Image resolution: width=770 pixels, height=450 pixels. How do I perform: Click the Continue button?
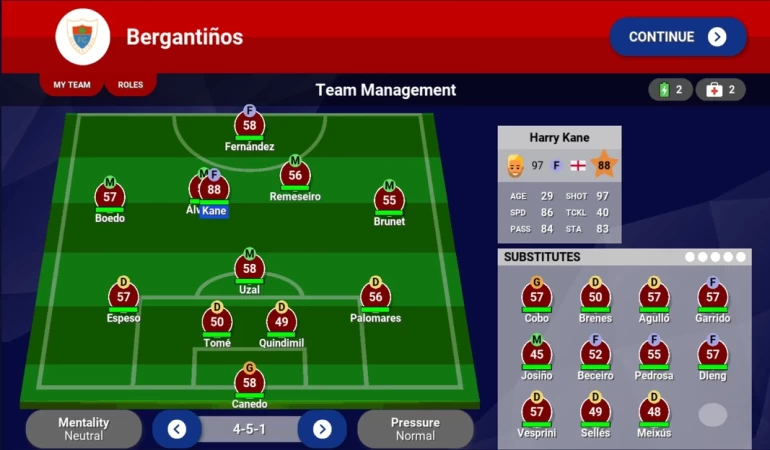point(678,37)
